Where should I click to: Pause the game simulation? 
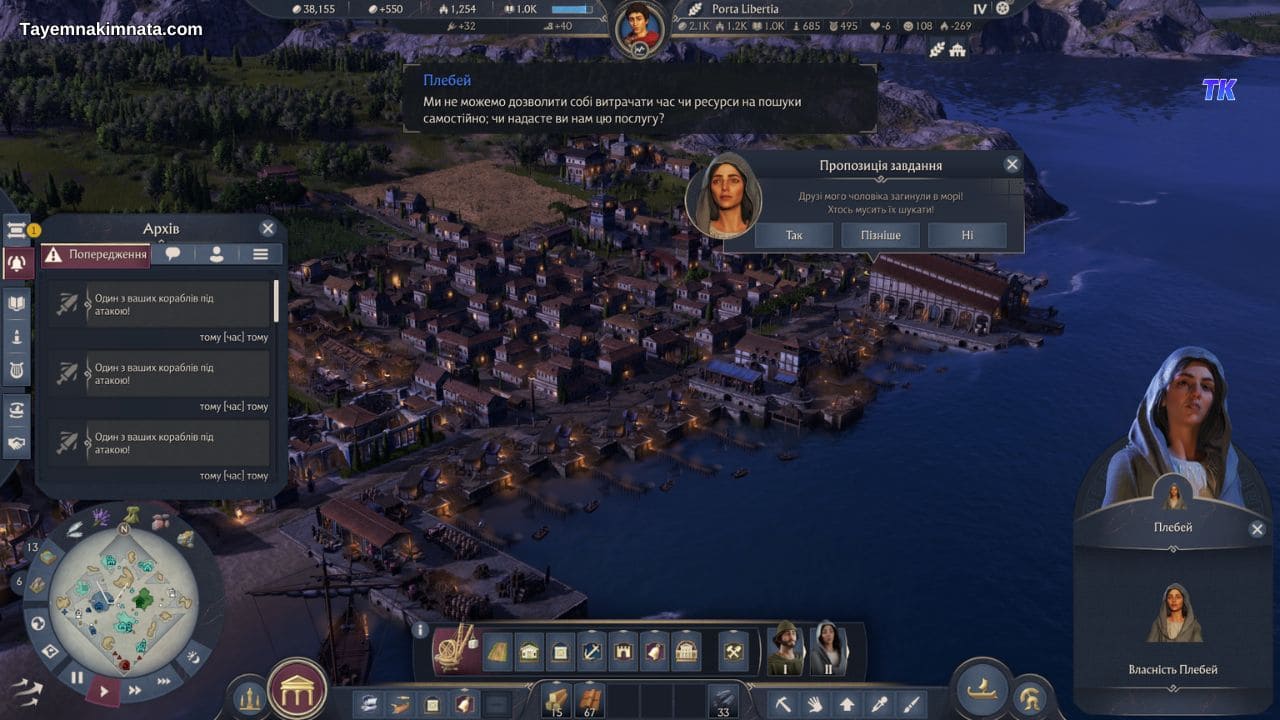pos(78,676)
